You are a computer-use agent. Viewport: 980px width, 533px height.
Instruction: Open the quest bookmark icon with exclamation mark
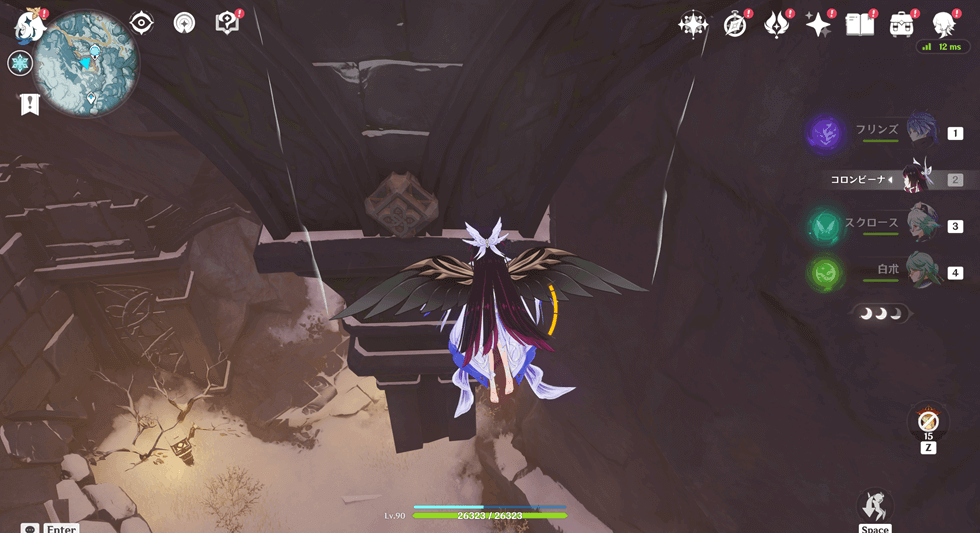[30, 104]
